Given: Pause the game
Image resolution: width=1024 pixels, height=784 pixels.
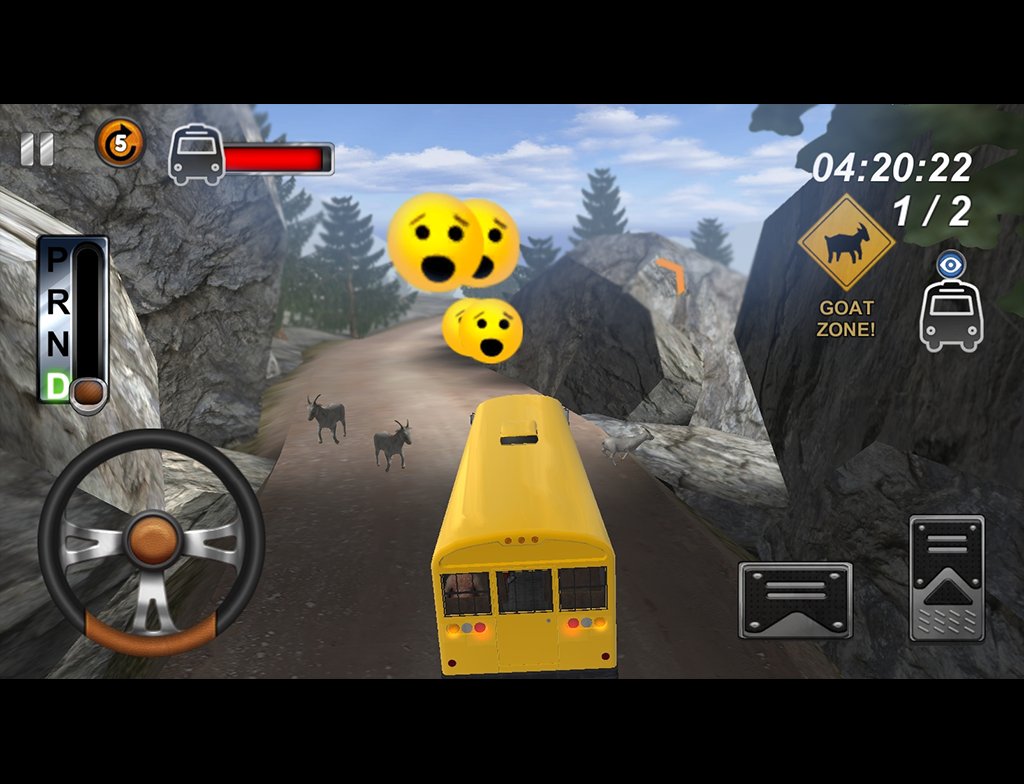Looking at the screenshot, I should (37, 150).
